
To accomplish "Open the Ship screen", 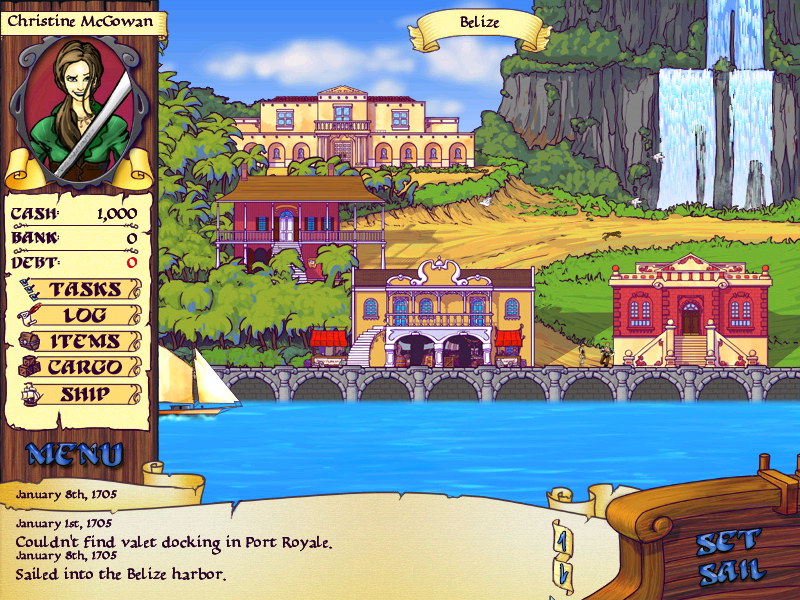I will tap(84, 394).
